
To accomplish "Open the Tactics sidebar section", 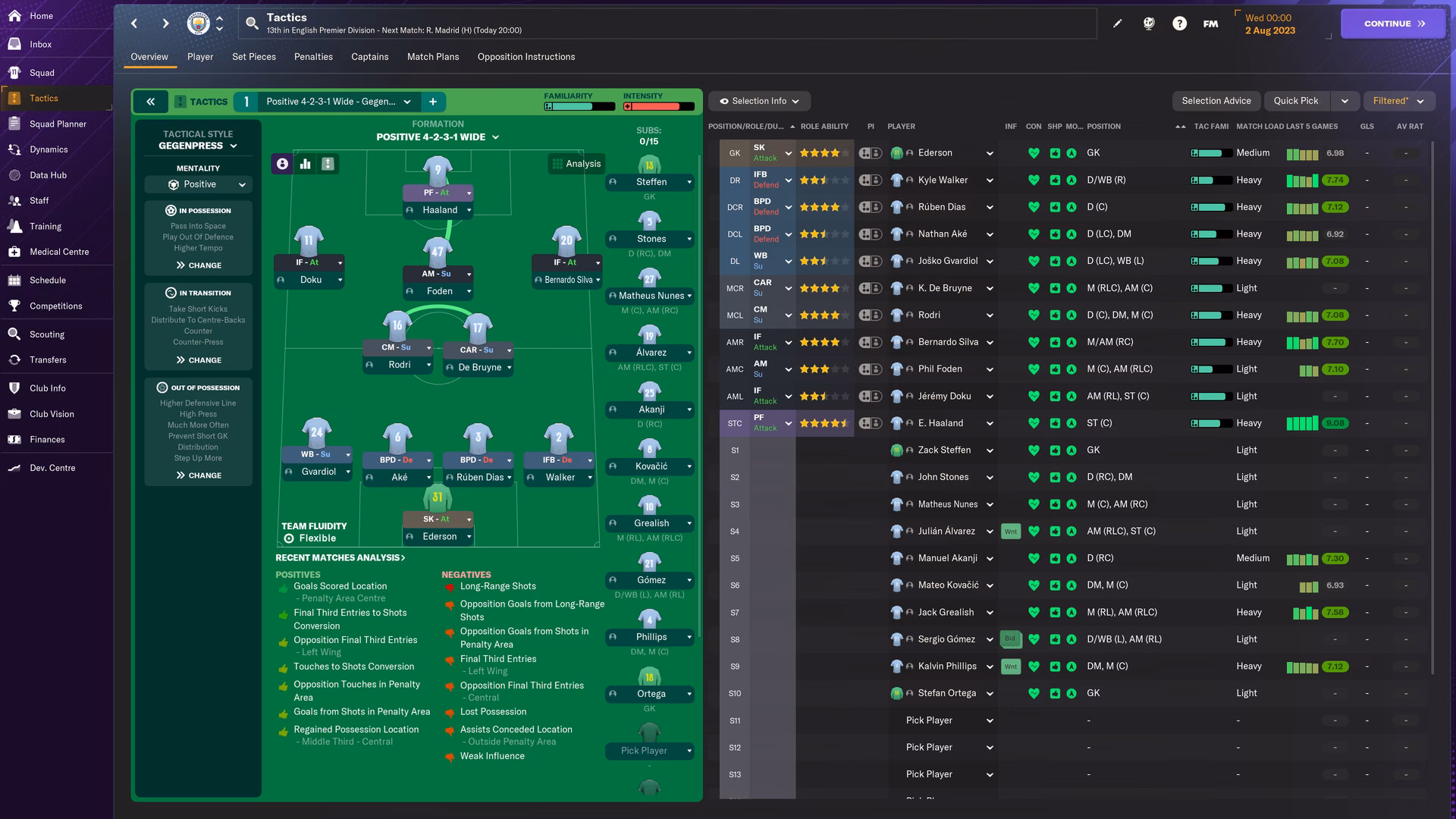I will point(44,98).
